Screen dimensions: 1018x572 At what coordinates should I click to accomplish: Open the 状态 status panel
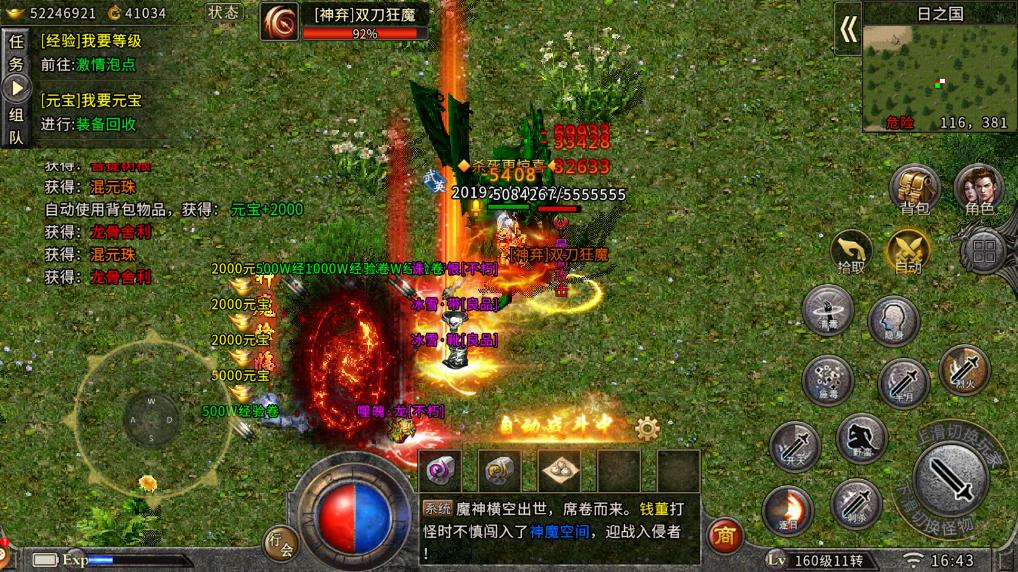point(224,13)
